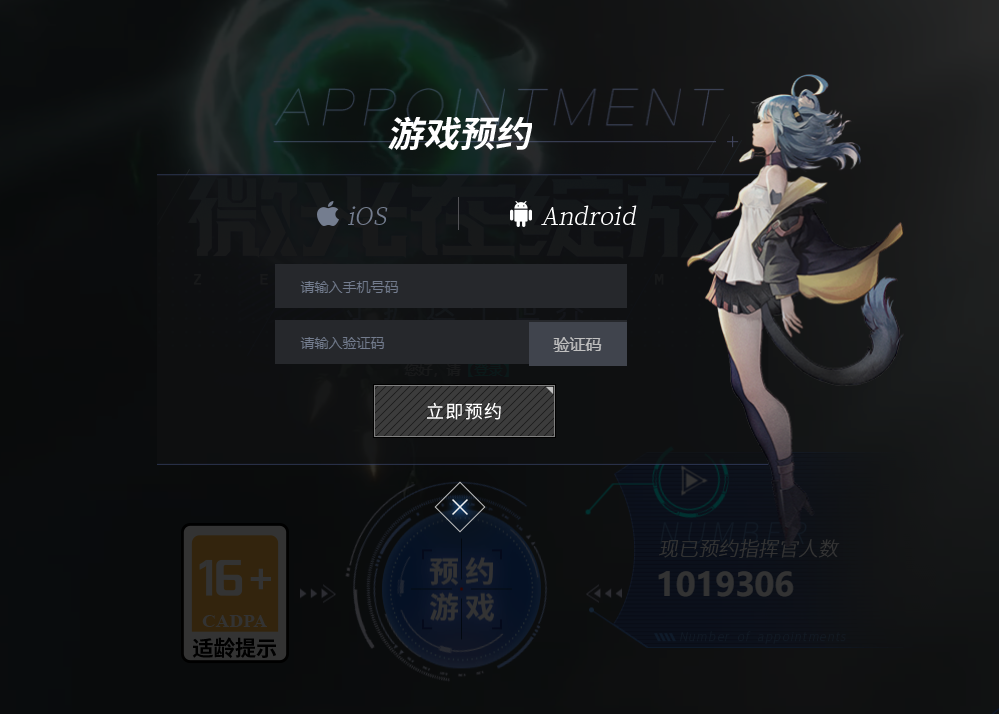Play the video with the play icon
This screenshot has width=999, height=714.
692,482
